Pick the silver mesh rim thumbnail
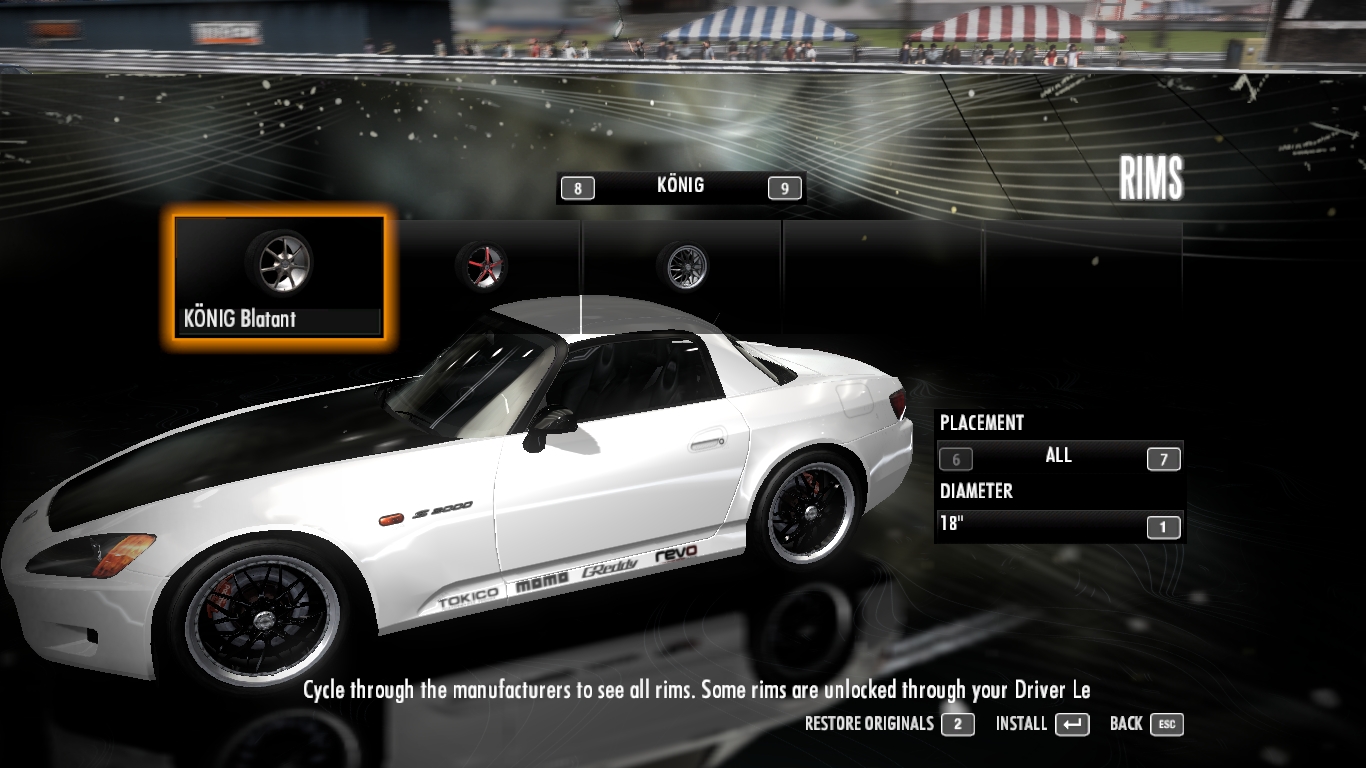 (x=682, y=266)
